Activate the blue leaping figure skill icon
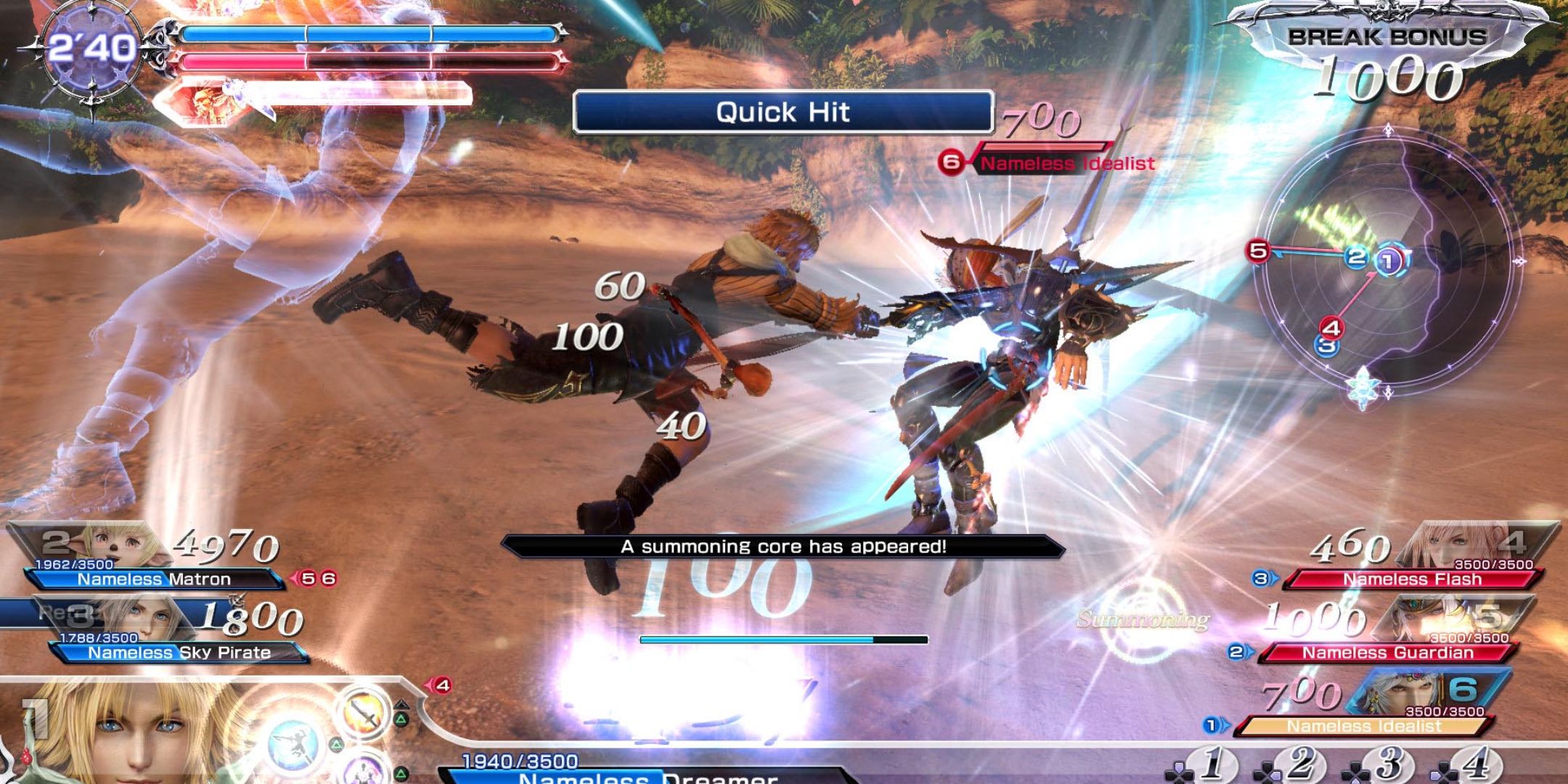 (x=294, y=744)
